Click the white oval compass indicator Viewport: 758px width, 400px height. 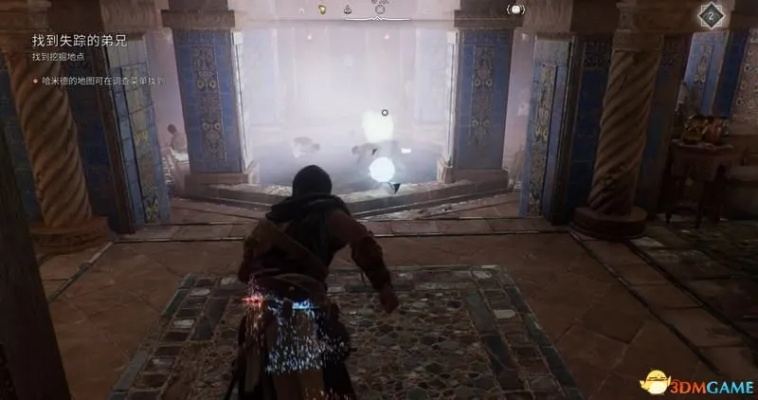tap(516, 9)
